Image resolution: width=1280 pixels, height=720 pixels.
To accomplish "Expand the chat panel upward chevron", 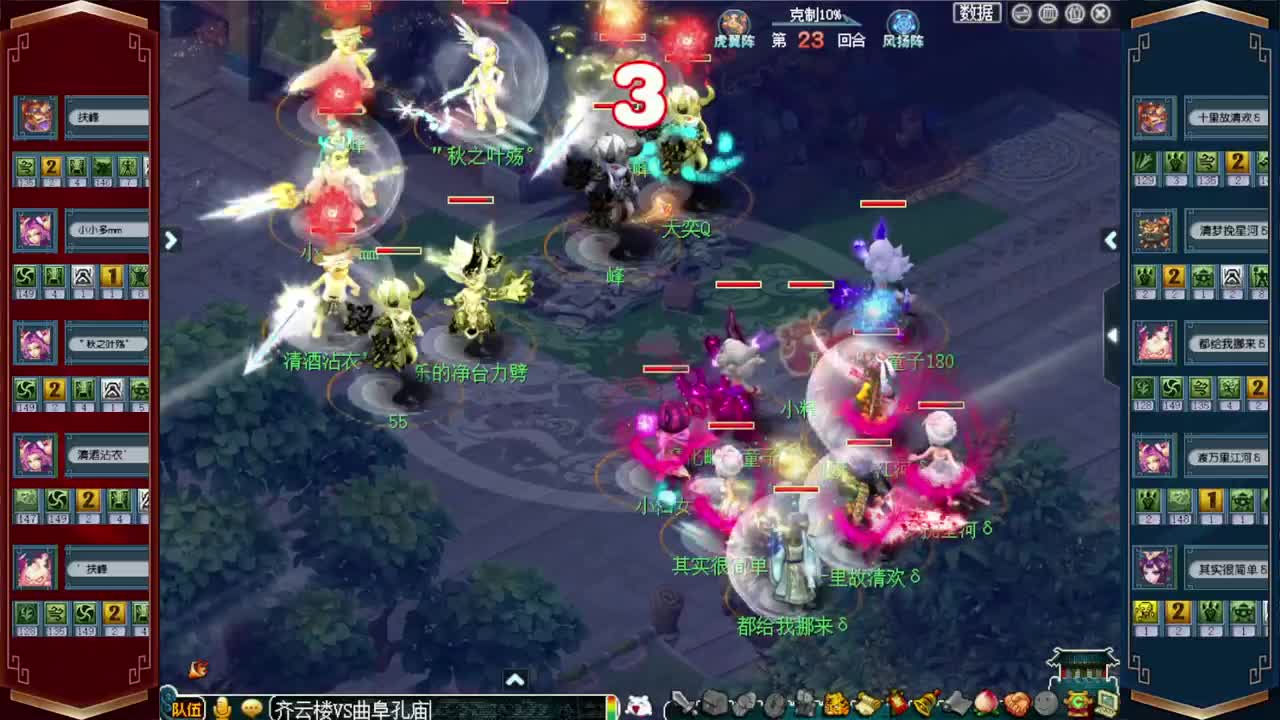I will (x=515, y=679).
